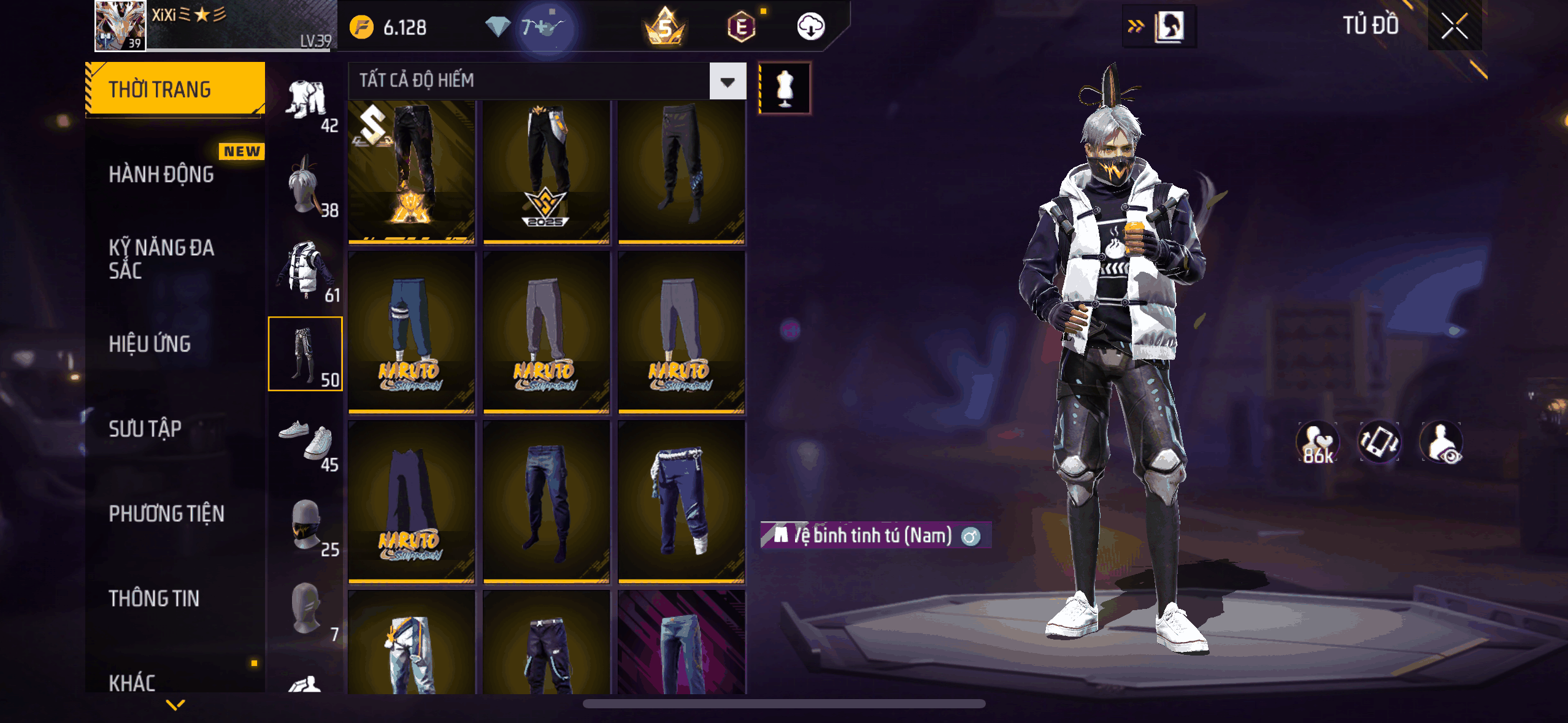Click the mannequin preview button
Viewport: 1568px width, 723px height.
coord(785,88)
